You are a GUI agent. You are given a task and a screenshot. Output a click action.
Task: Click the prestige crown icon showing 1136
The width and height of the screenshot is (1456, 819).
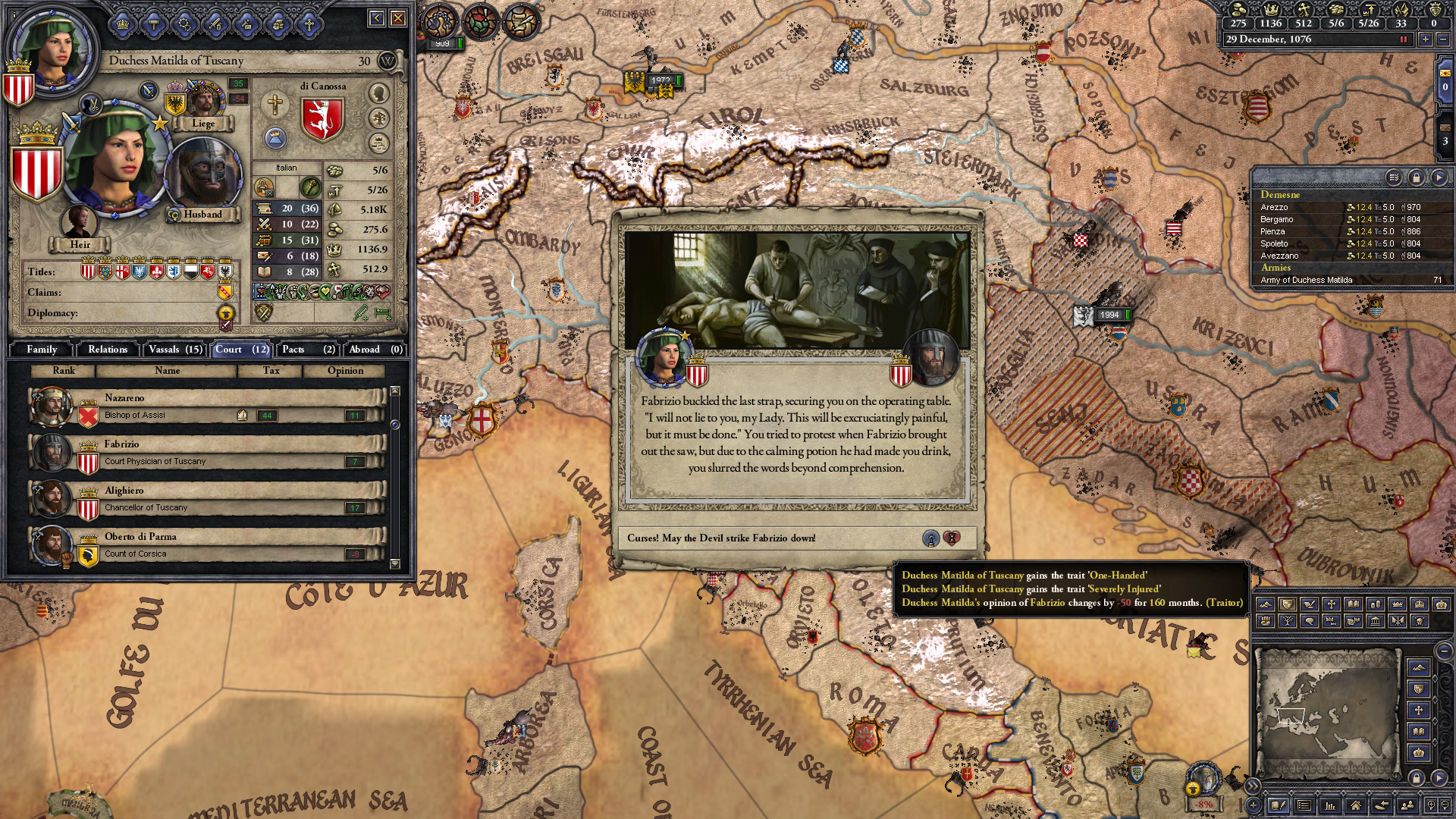pos(1271,9)
